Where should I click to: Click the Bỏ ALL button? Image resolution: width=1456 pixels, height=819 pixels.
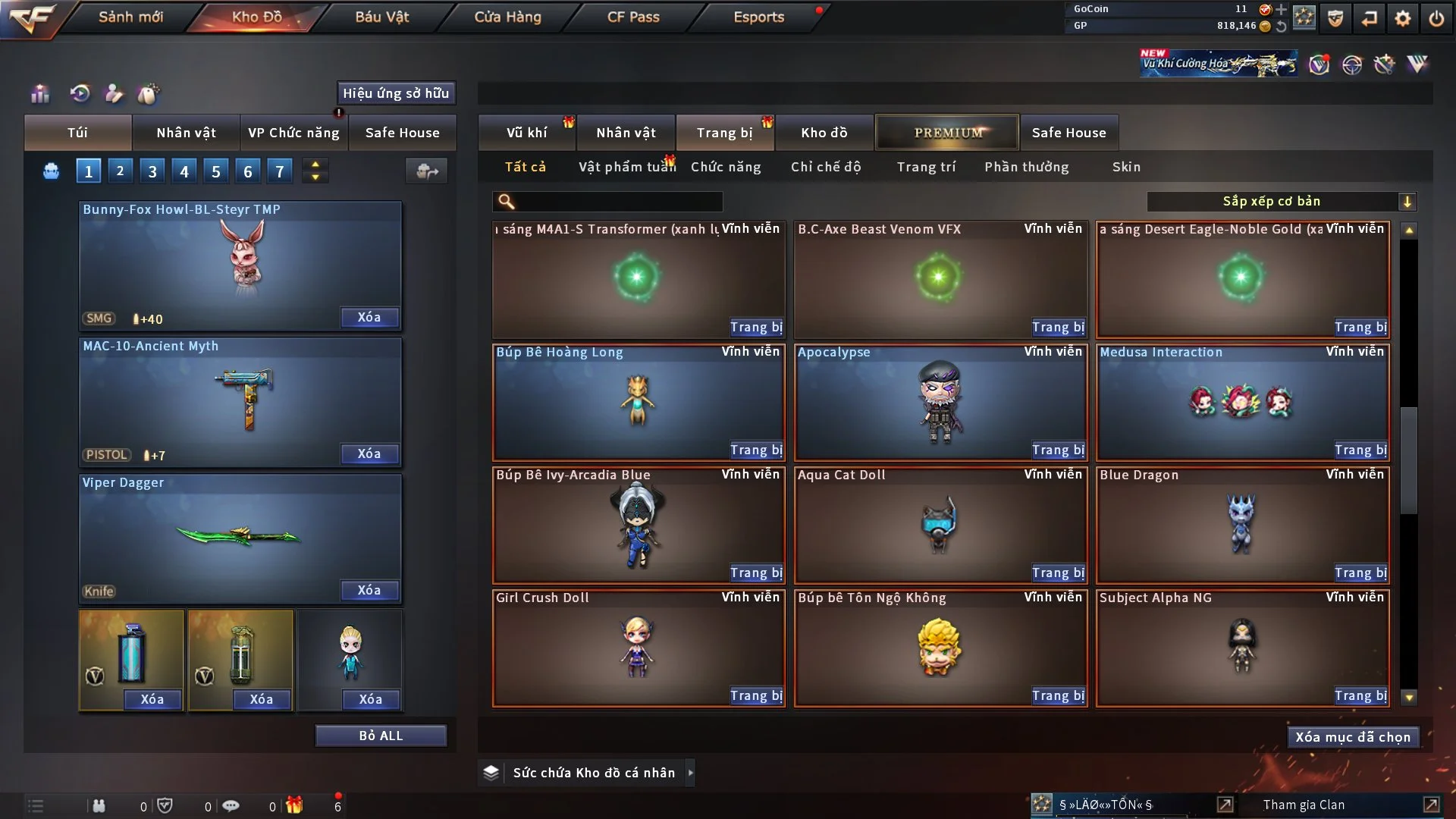pyautogui.click(x=381, y=736)
